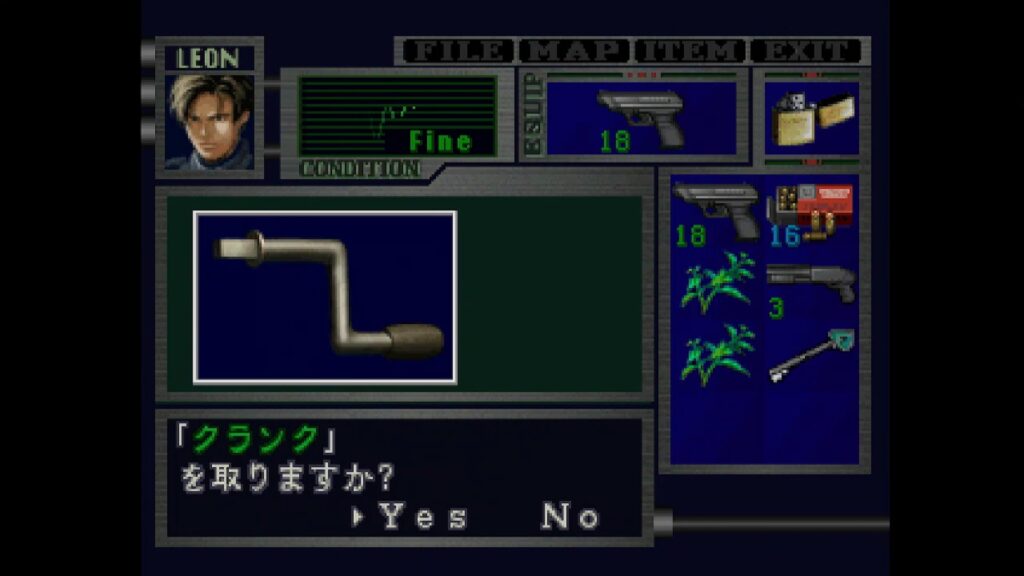Open the FILE menu tab
The width and height of the screenshot is (1024, 576).
point(455,51)
